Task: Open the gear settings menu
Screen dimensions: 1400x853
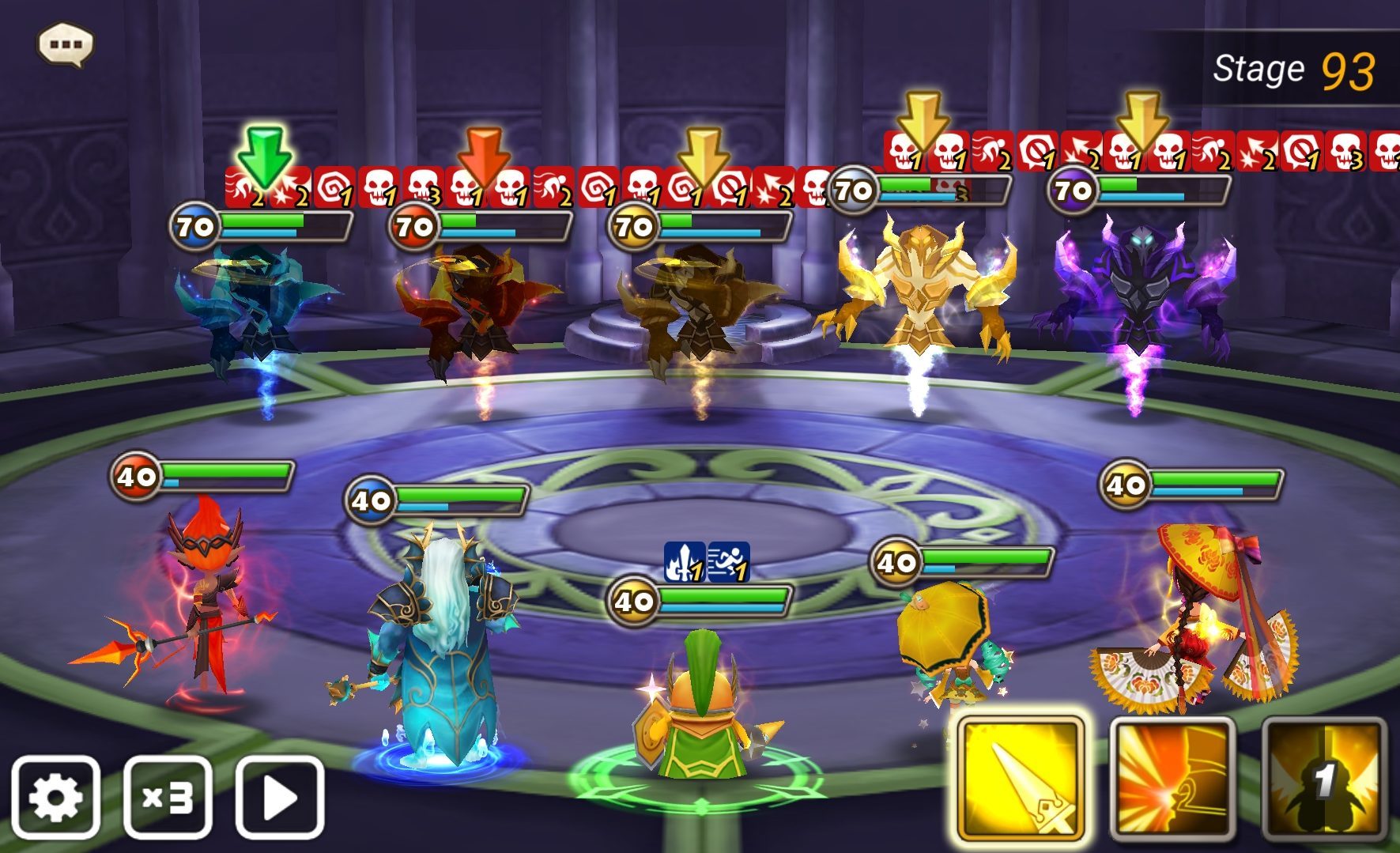Action: point(55,797)
